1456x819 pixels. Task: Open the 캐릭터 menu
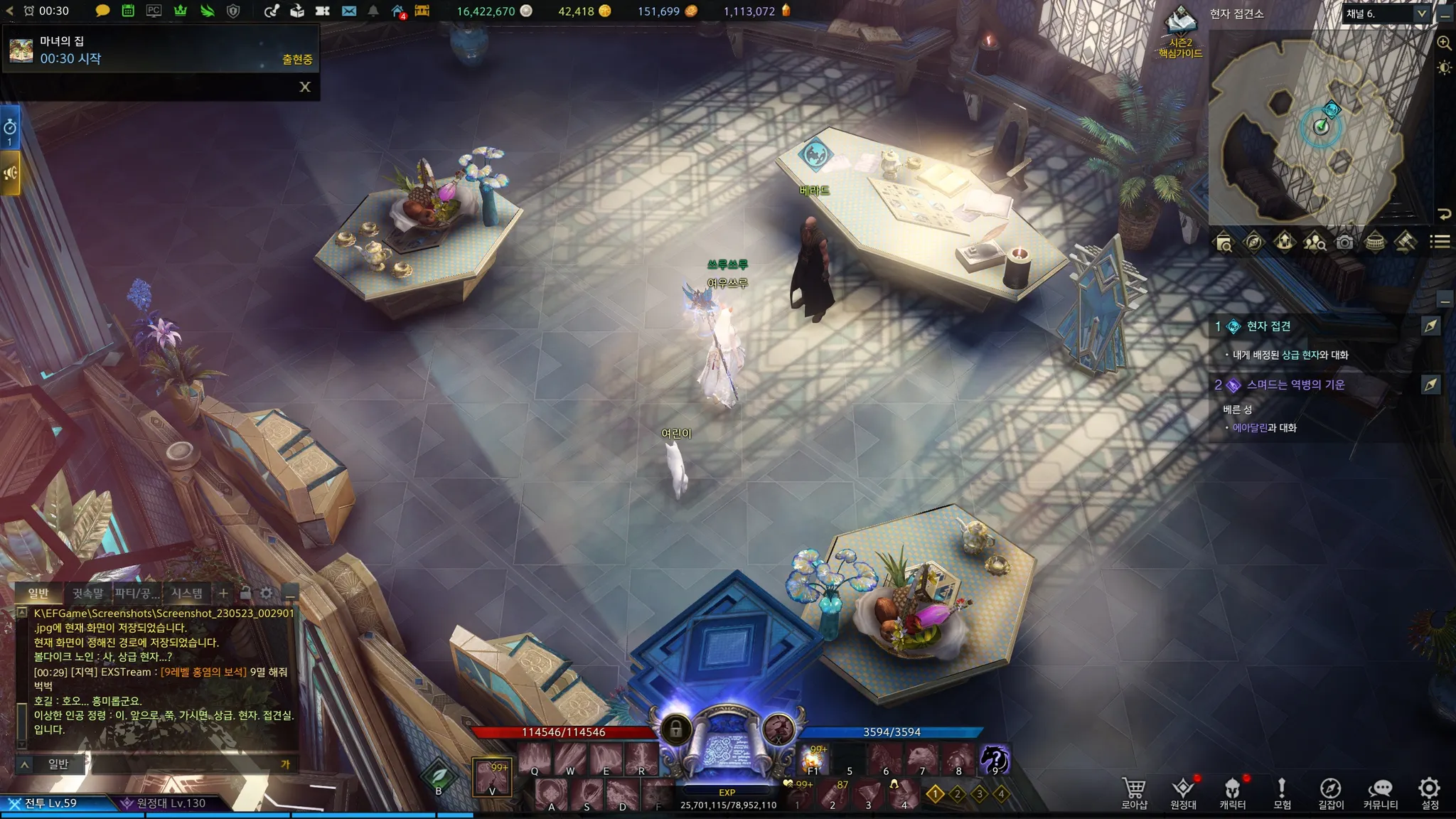tap(1232, 793)
